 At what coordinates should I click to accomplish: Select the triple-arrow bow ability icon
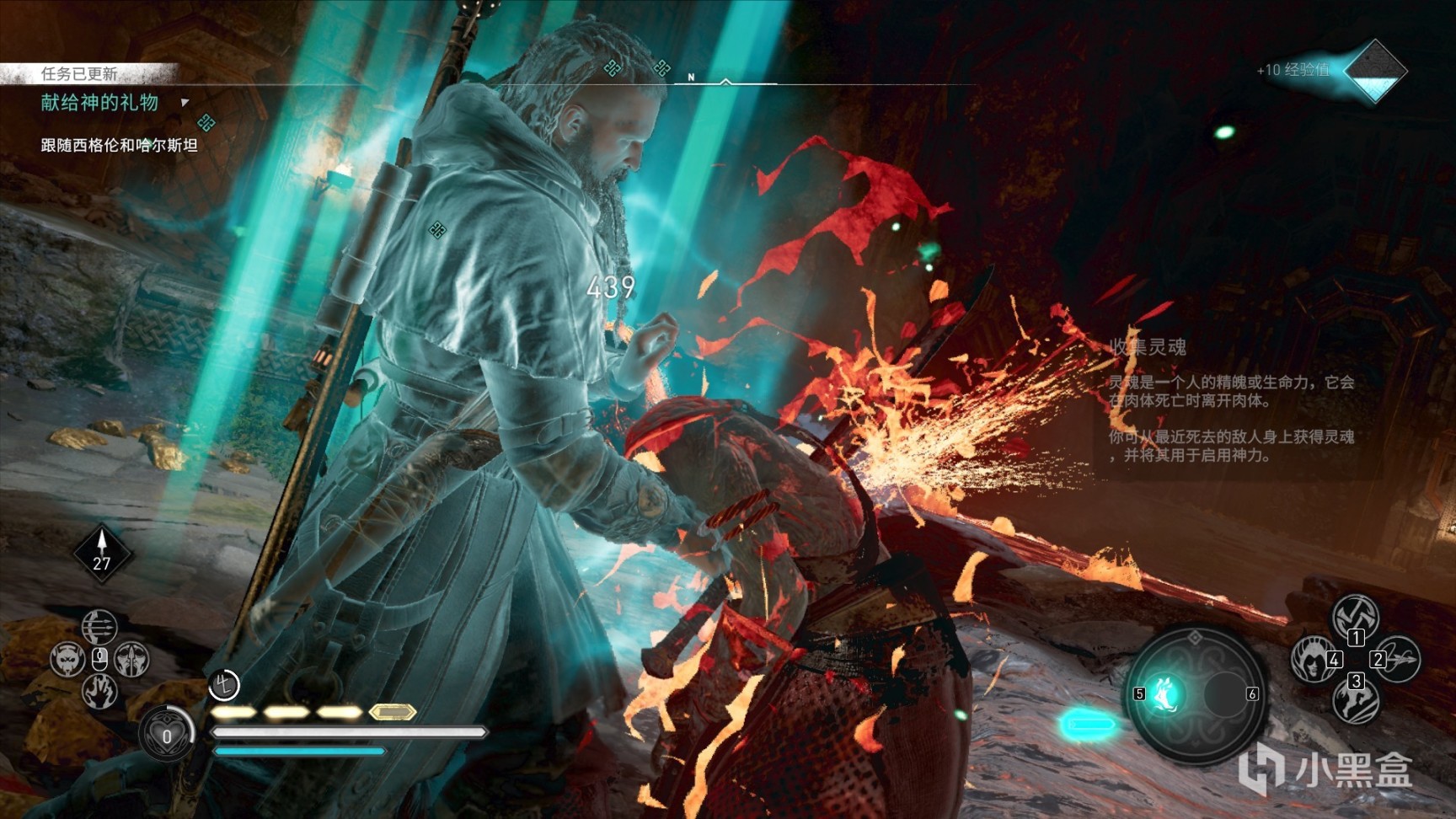click(x=99, y=627)
